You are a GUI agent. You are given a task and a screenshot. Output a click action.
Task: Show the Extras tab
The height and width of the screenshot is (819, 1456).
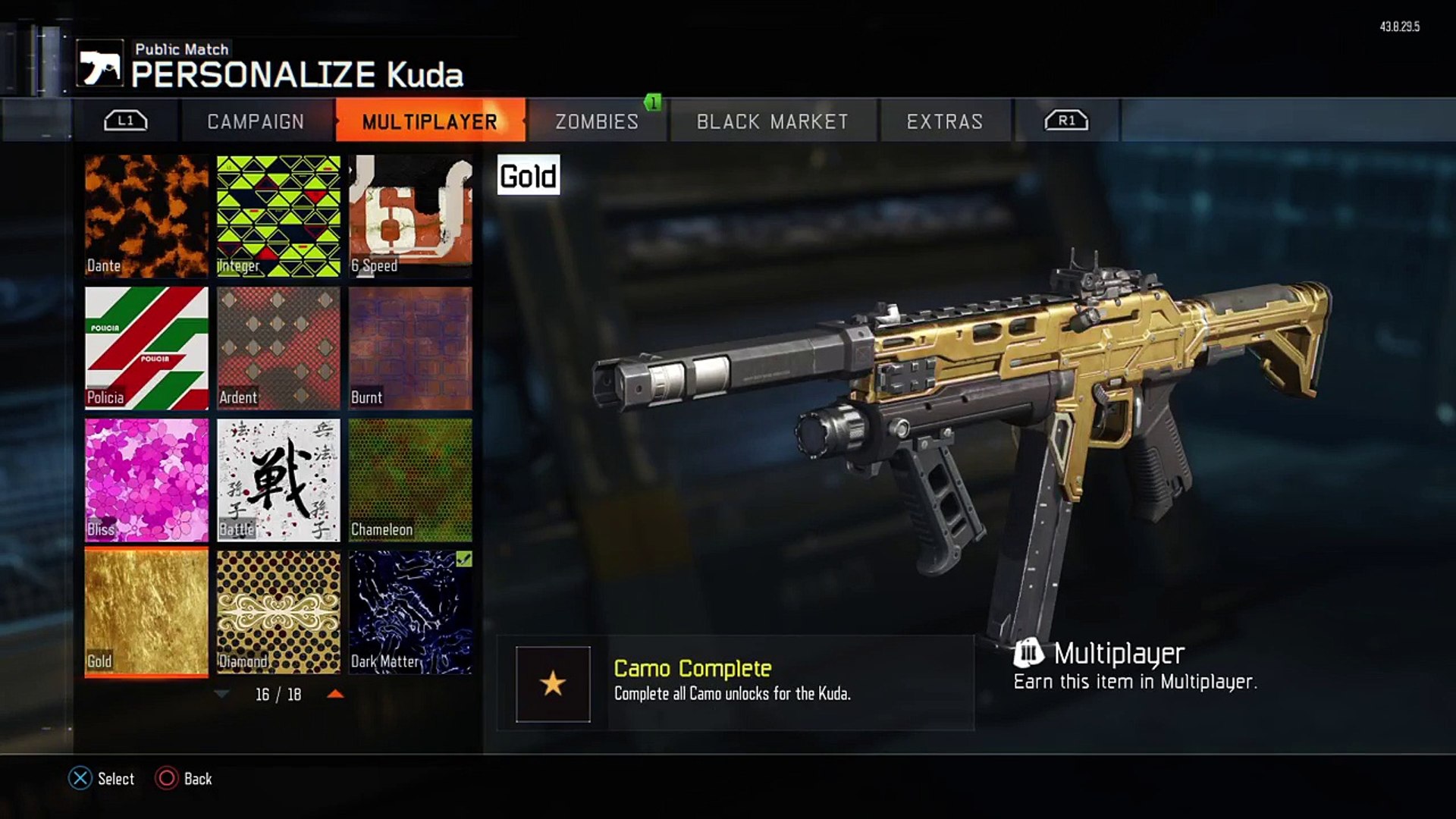[x=944, y=121]
